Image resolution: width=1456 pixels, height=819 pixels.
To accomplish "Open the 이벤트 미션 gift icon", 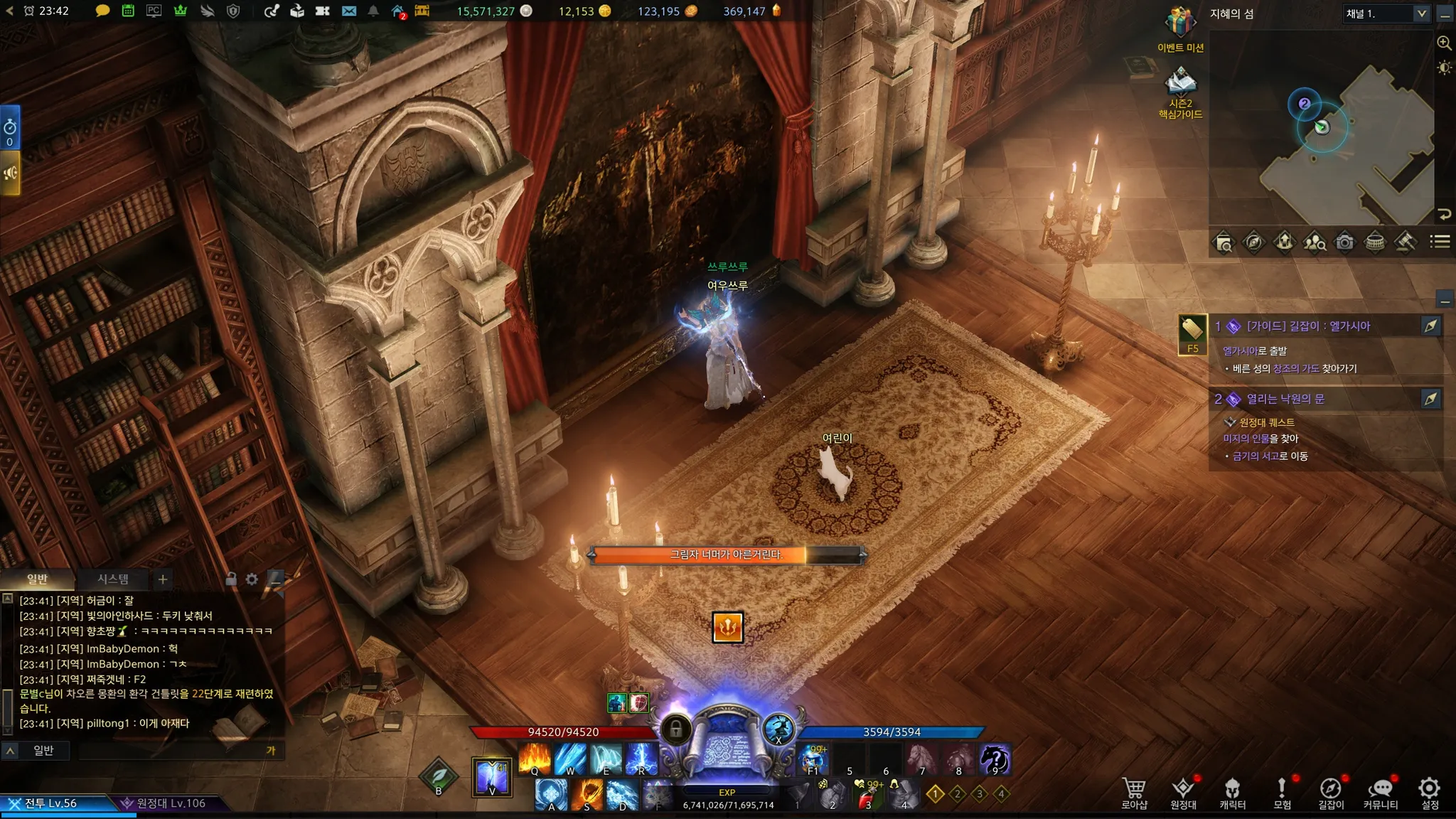I will click(1180, 24).
